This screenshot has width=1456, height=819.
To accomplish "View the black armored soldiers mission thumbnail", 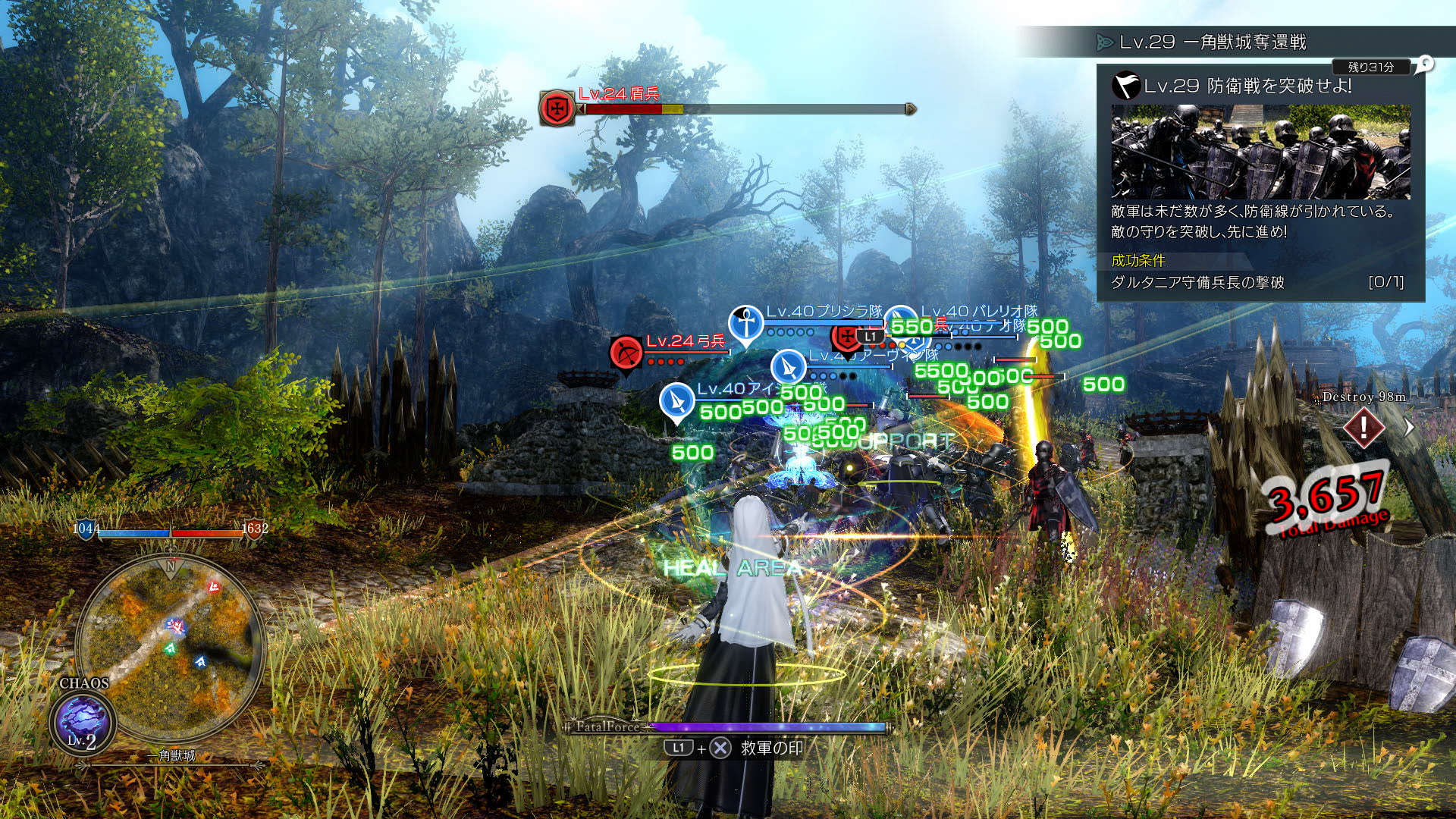I will 1260,152.
